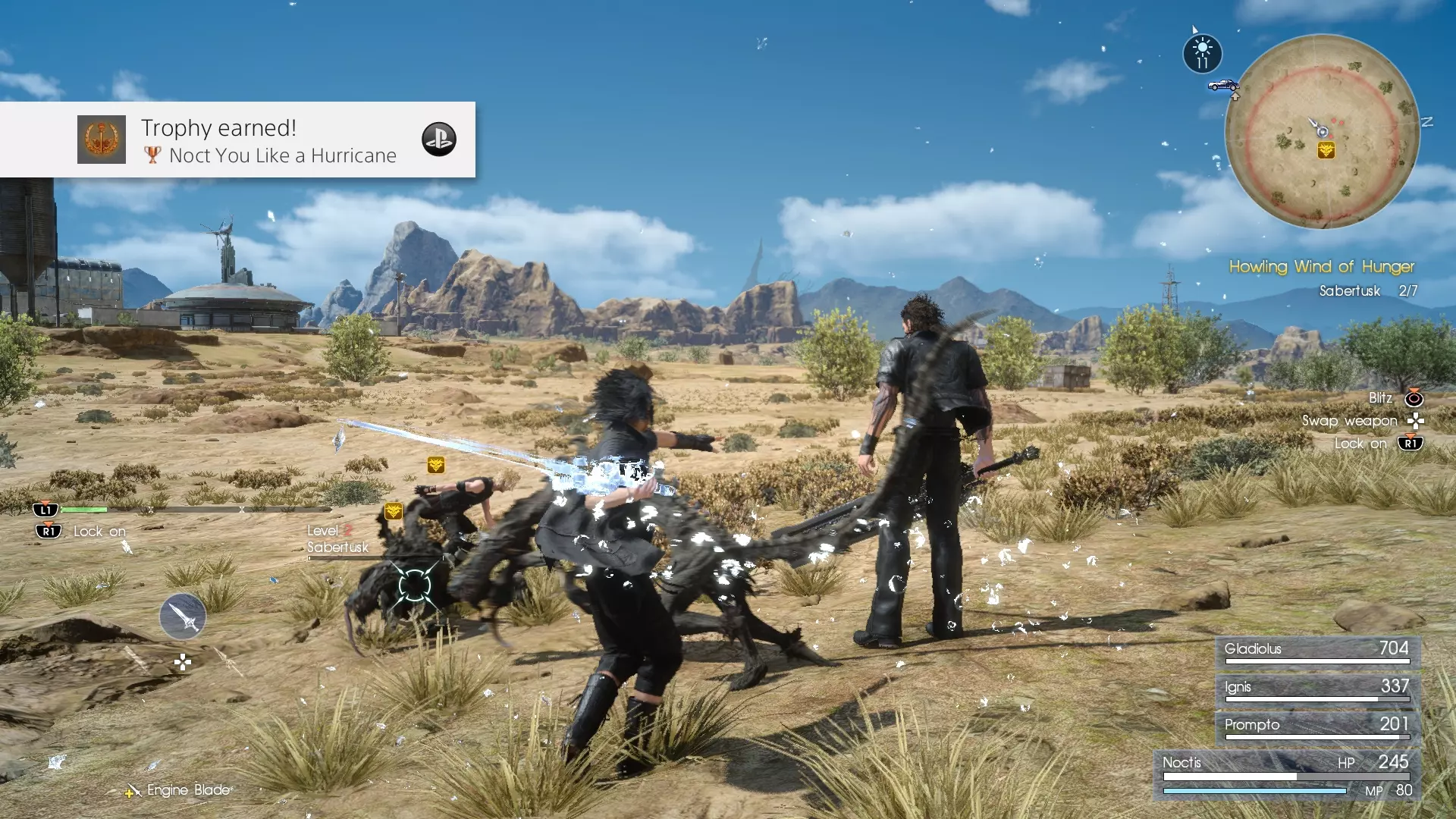Screen dimensions: 1456x819
Task: Select Ignis in the party list
Action: (x=1317, y=689)
